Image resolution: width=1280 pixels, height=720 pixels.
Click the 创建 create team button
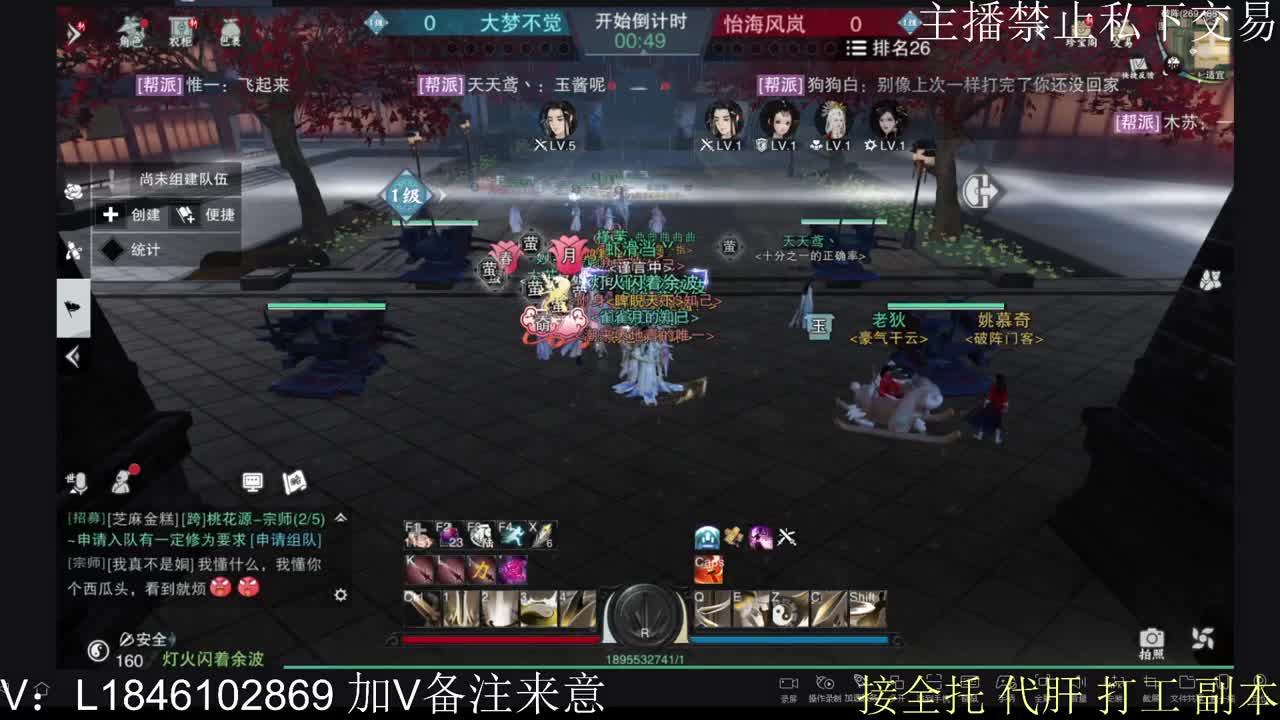click(130, 215)
